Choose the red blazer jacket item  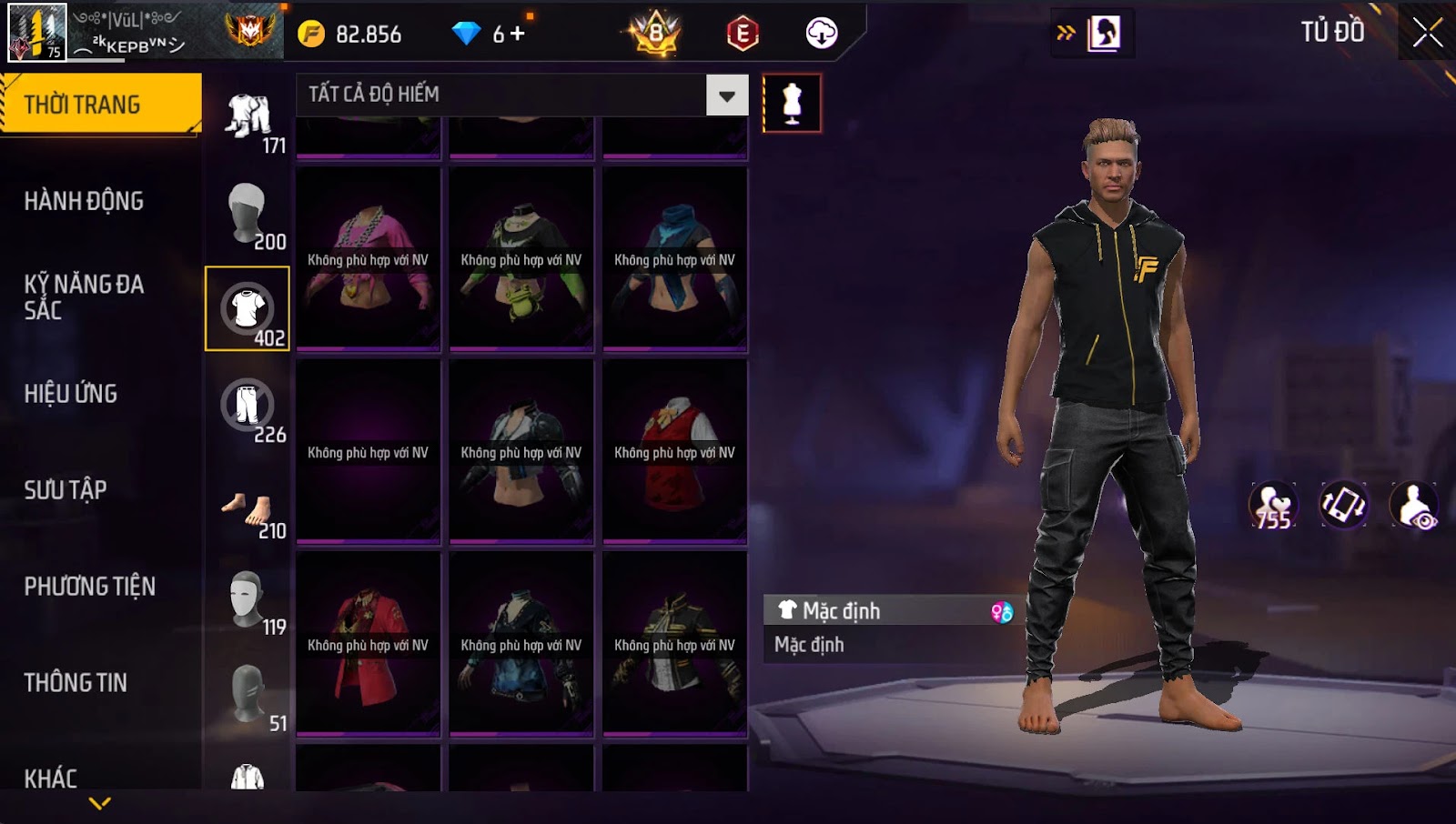[368, 645]
